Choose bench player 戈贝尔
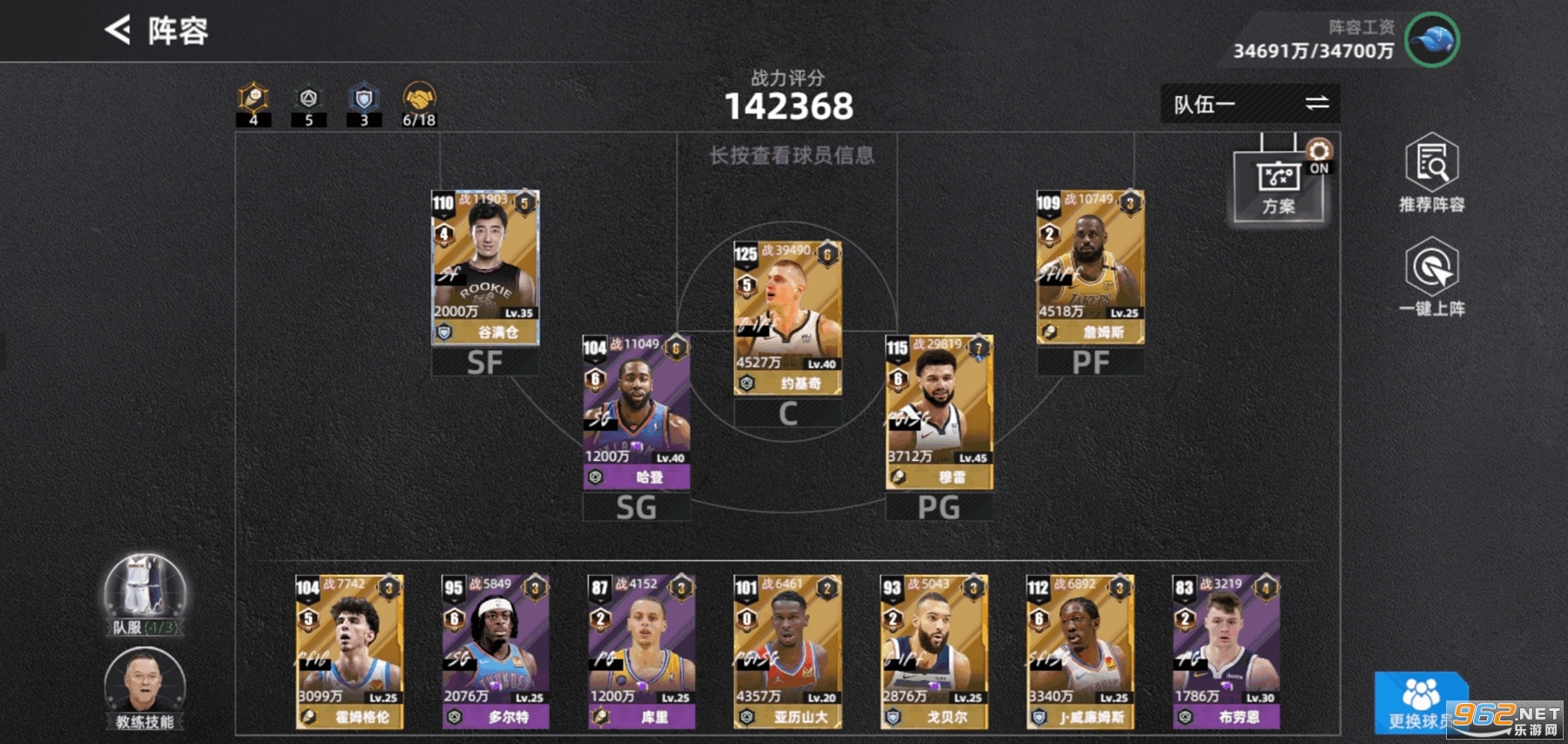The height and width of the screenshot is (744, 1568). 934,651
